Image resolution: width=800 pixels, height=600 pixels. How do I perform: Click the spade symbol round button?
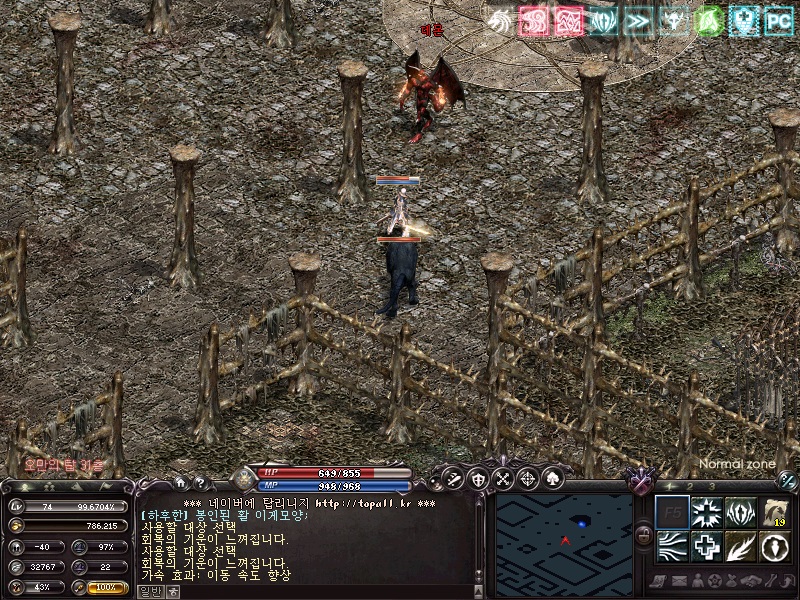coord(551,478)
